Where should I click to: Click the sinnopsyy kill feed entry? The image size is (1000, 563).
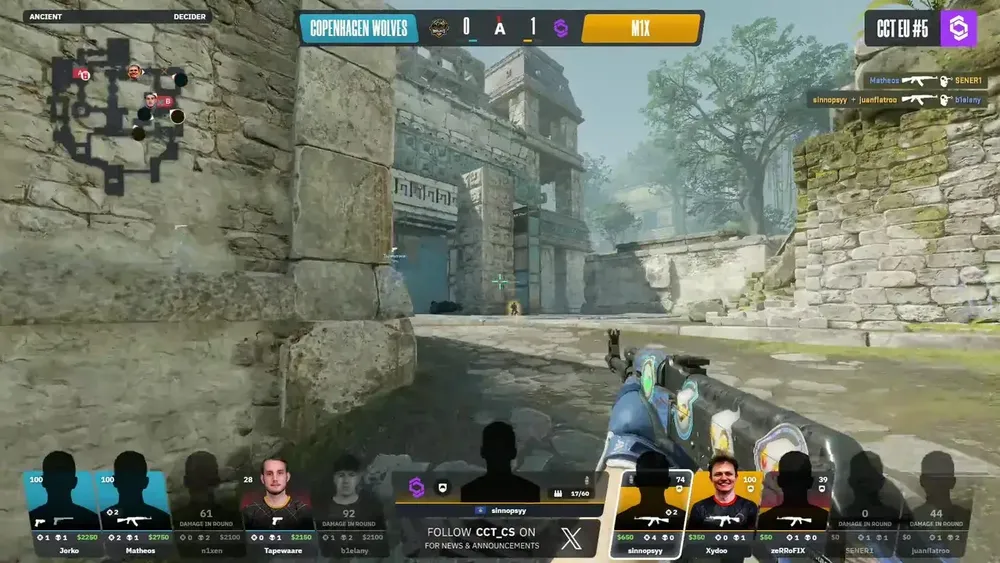(897, 100)
